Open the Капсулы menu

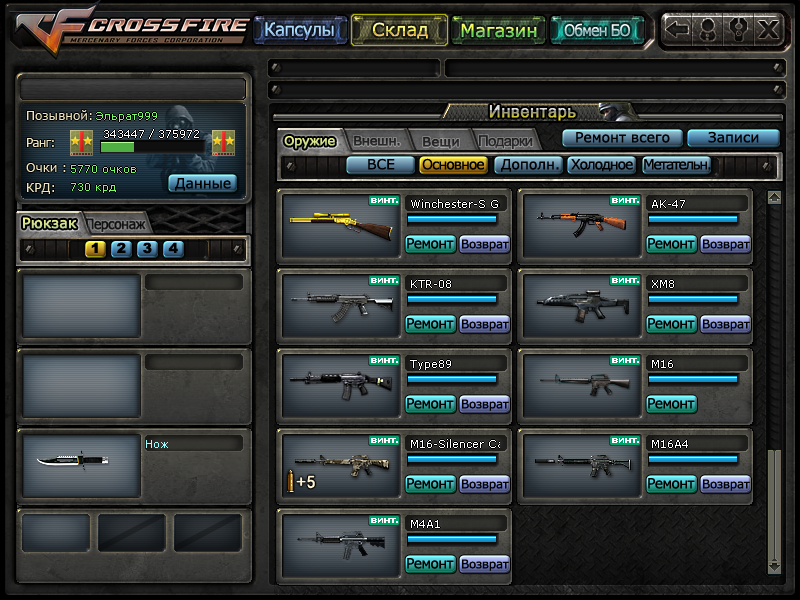coord(300,30)
